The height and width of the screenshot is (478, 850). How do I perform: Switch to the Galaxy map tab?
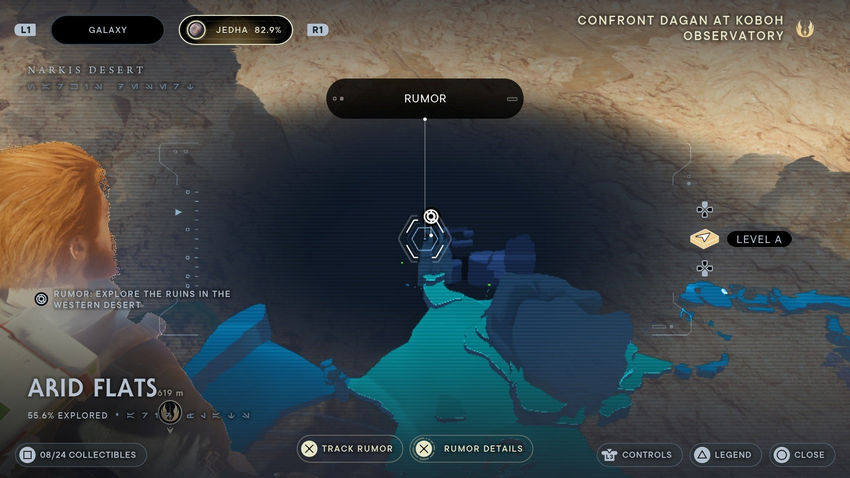(107, 30)
